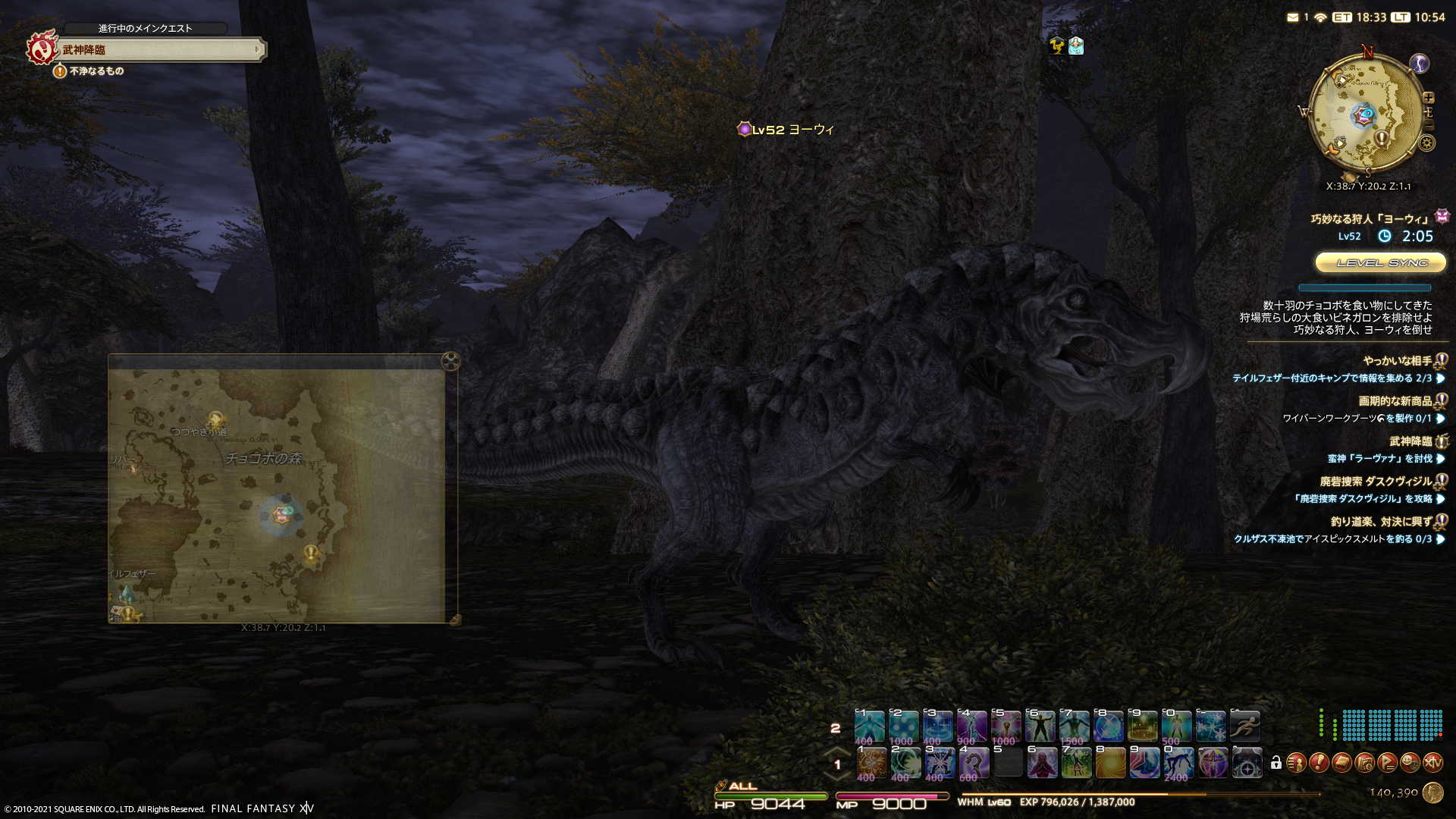Open the red exclamation mark menu icon
The width and height of the screenshot is (1456, 819).
pos(1319,762)
